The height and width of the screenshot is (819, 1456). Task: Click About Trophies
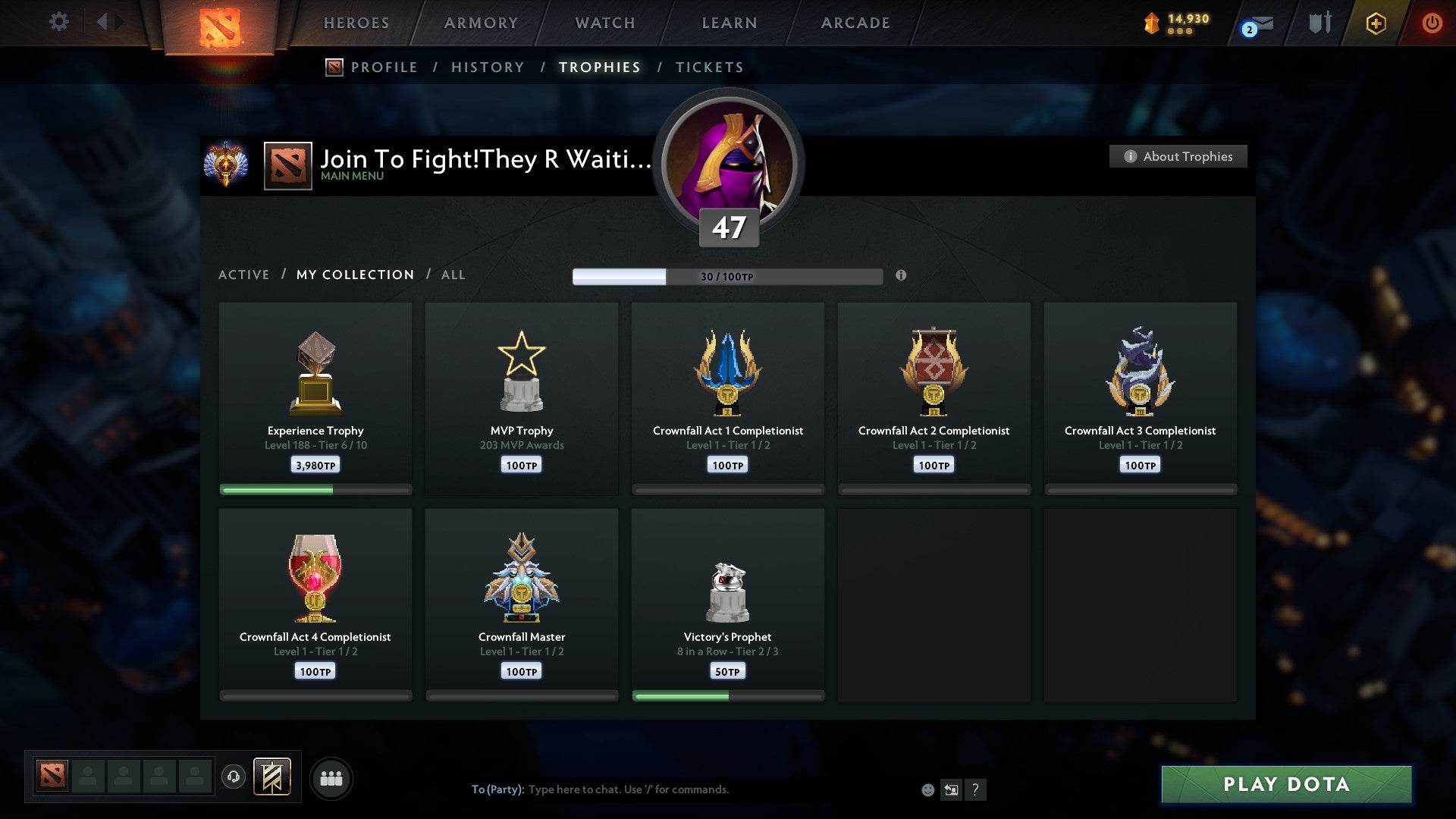click(1178, 156)
